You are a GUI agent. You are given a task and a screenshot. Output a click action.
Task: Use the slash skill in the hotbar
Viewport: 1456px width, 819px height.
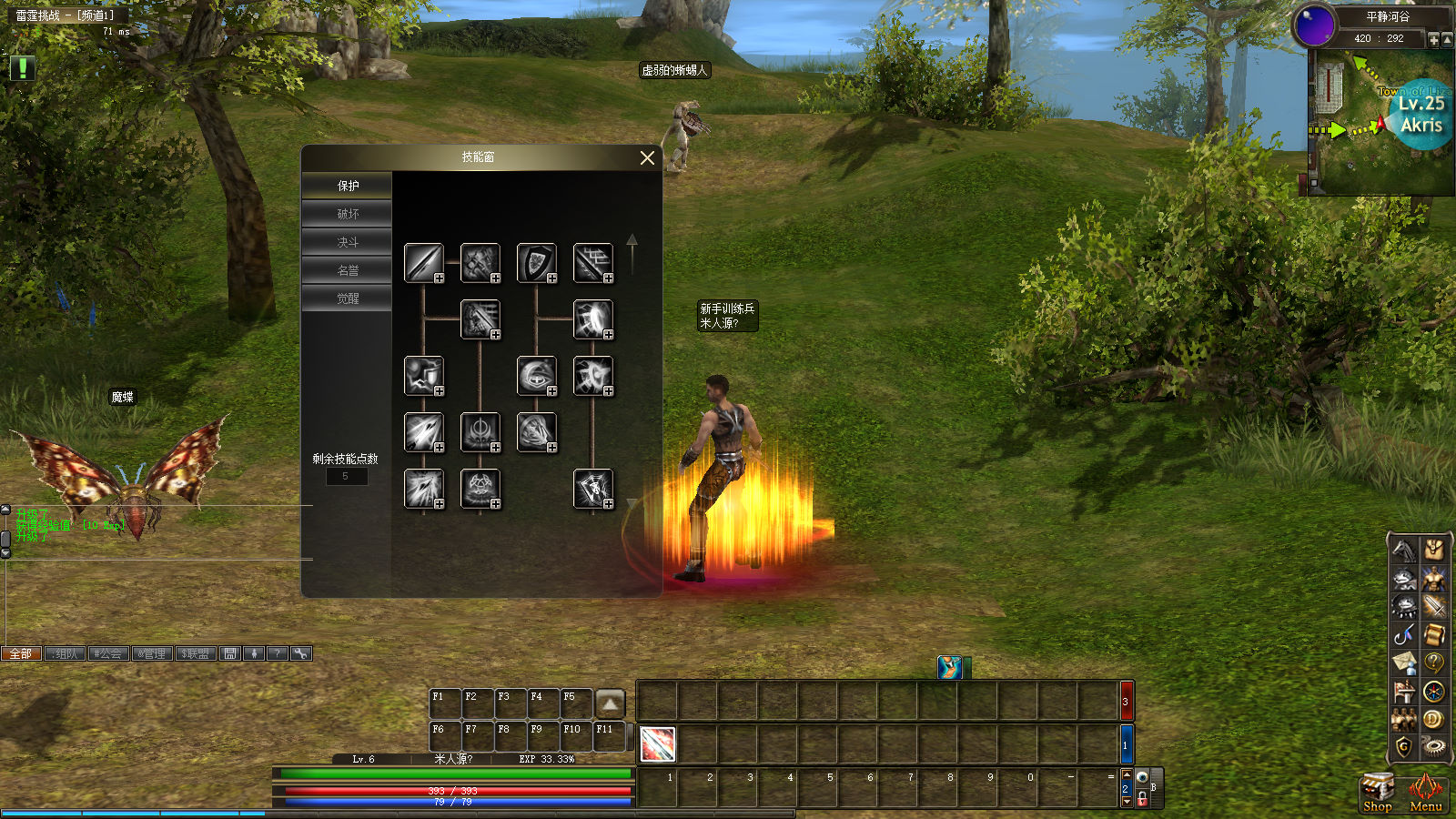[657, 744]
